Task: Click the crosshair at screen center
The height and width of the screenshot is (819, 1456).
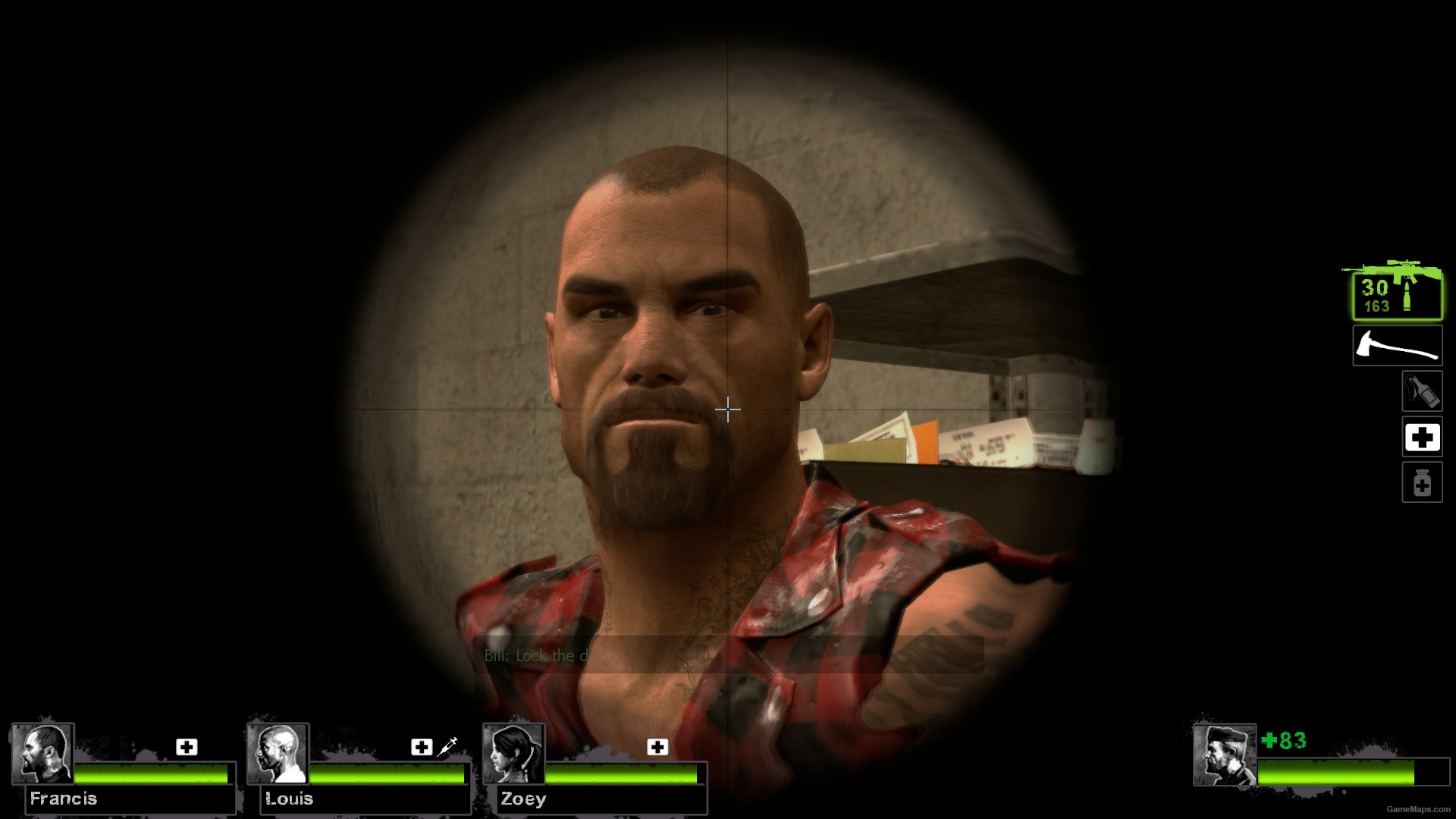Action: 728,409
